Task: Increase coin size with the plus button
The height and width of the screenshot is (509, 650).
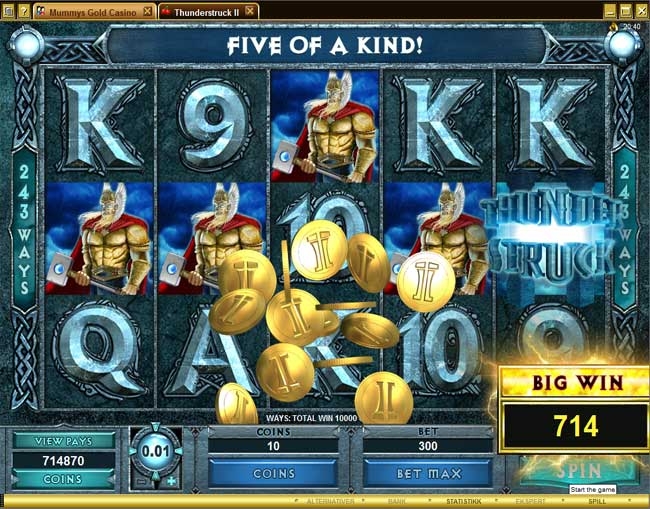Action: point(171,481)
